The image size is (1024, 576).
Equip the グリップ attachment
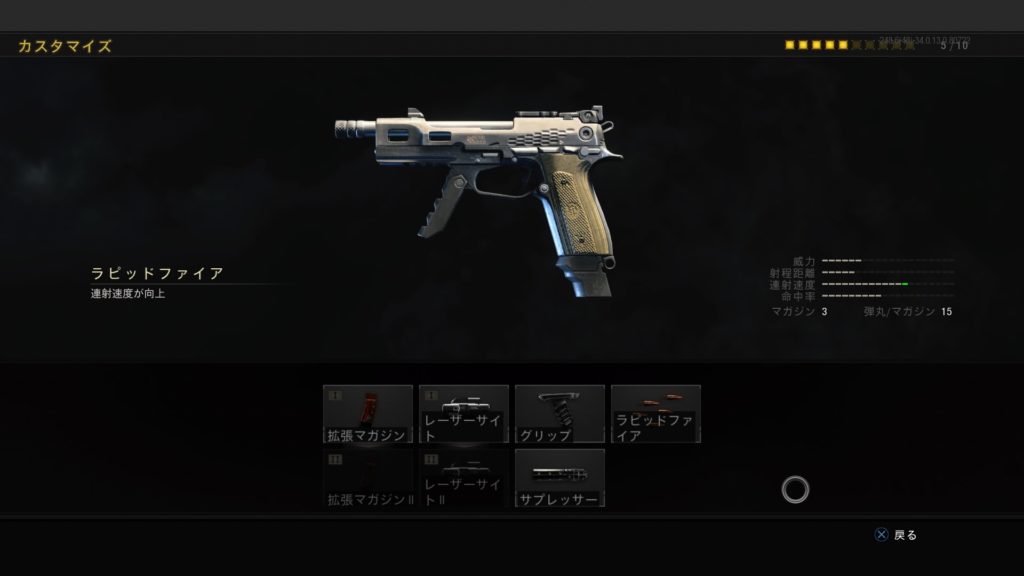pos(560,413)
